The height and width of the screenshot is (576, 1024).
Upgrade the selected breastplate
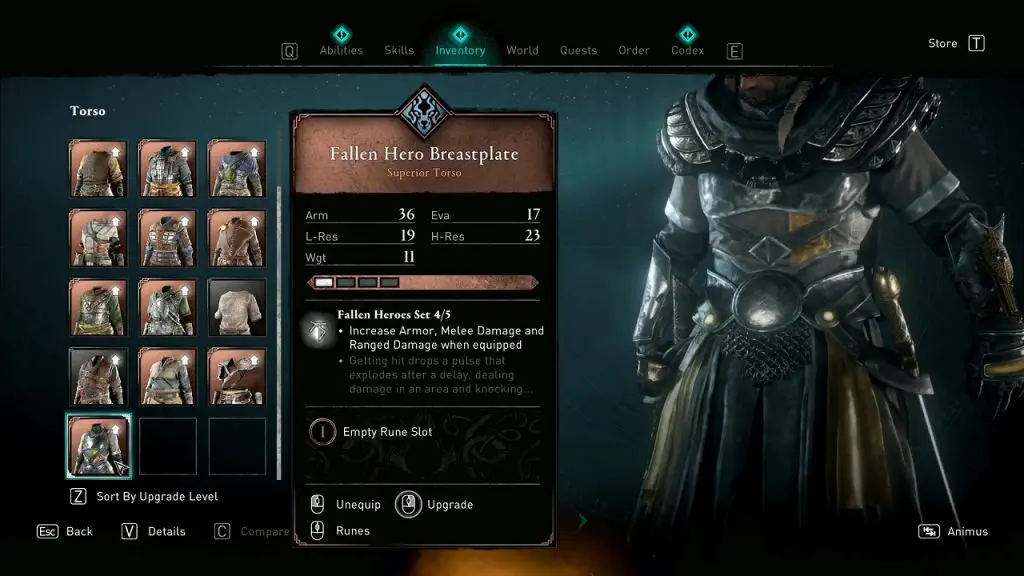pyautogui.click(x=449, y=505)
